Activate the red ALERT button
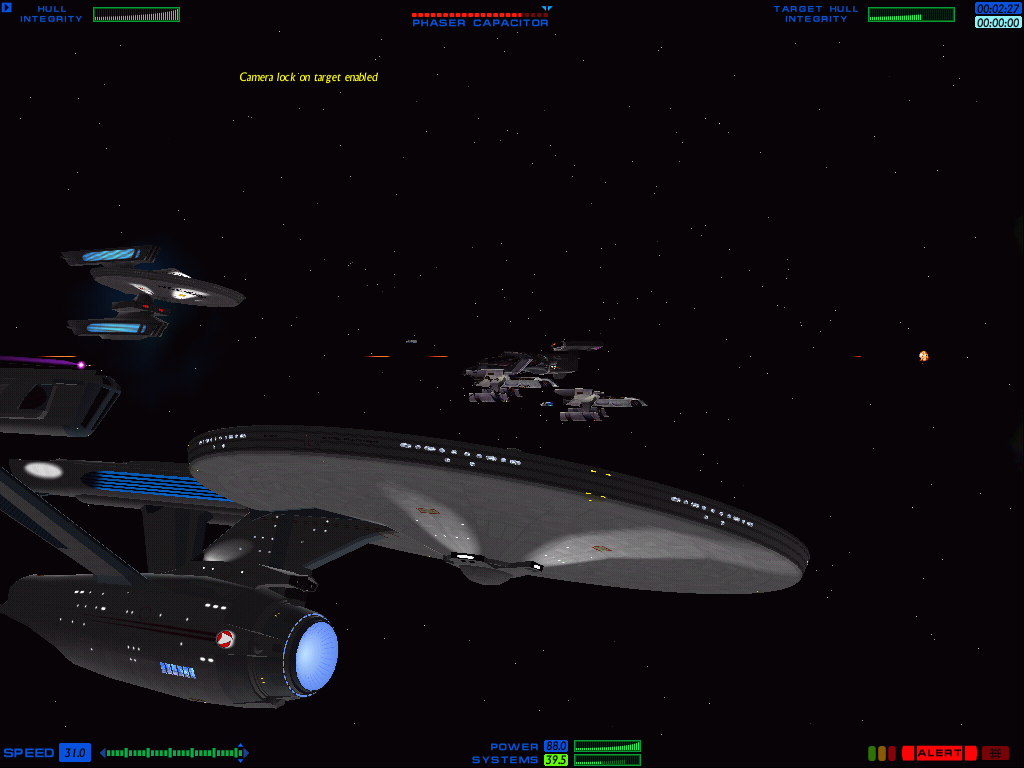Viewport: 1024px width, 768px height. (x=939, y=753)
